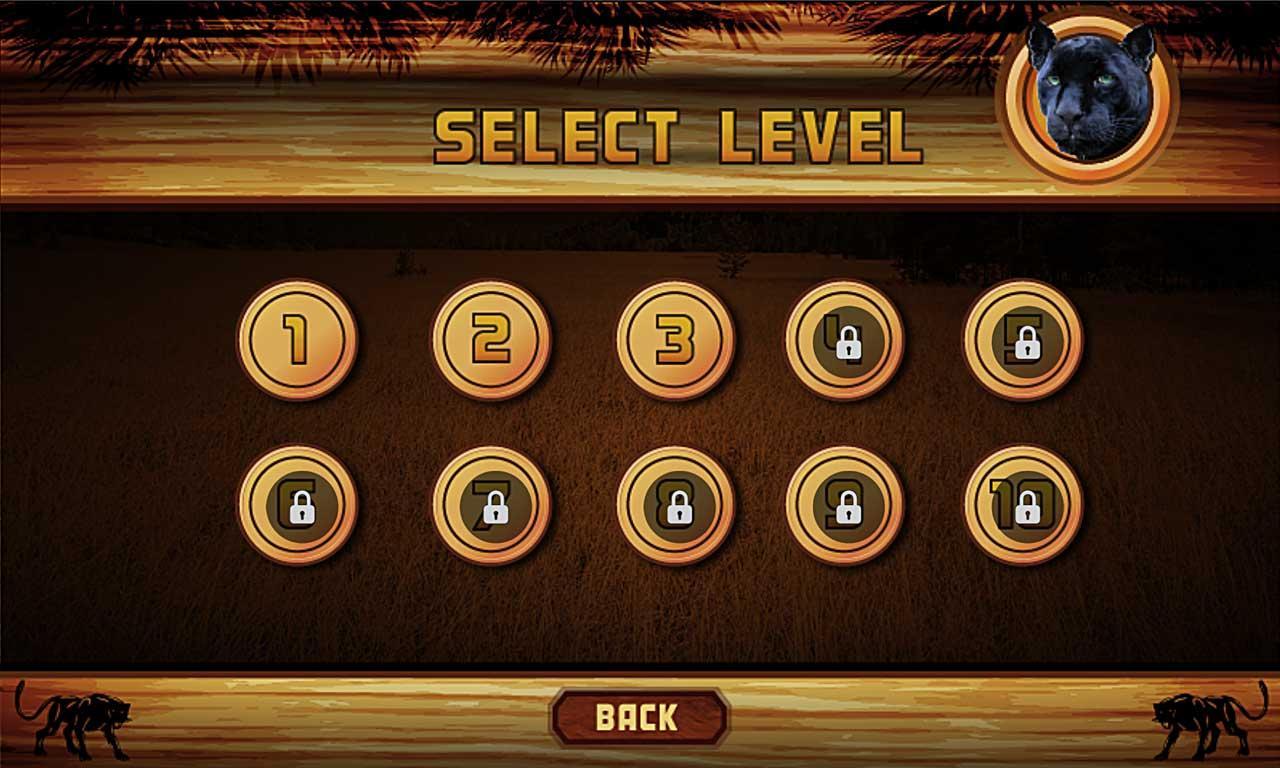
Task: Select locked level 6
Action: [297, 505]
